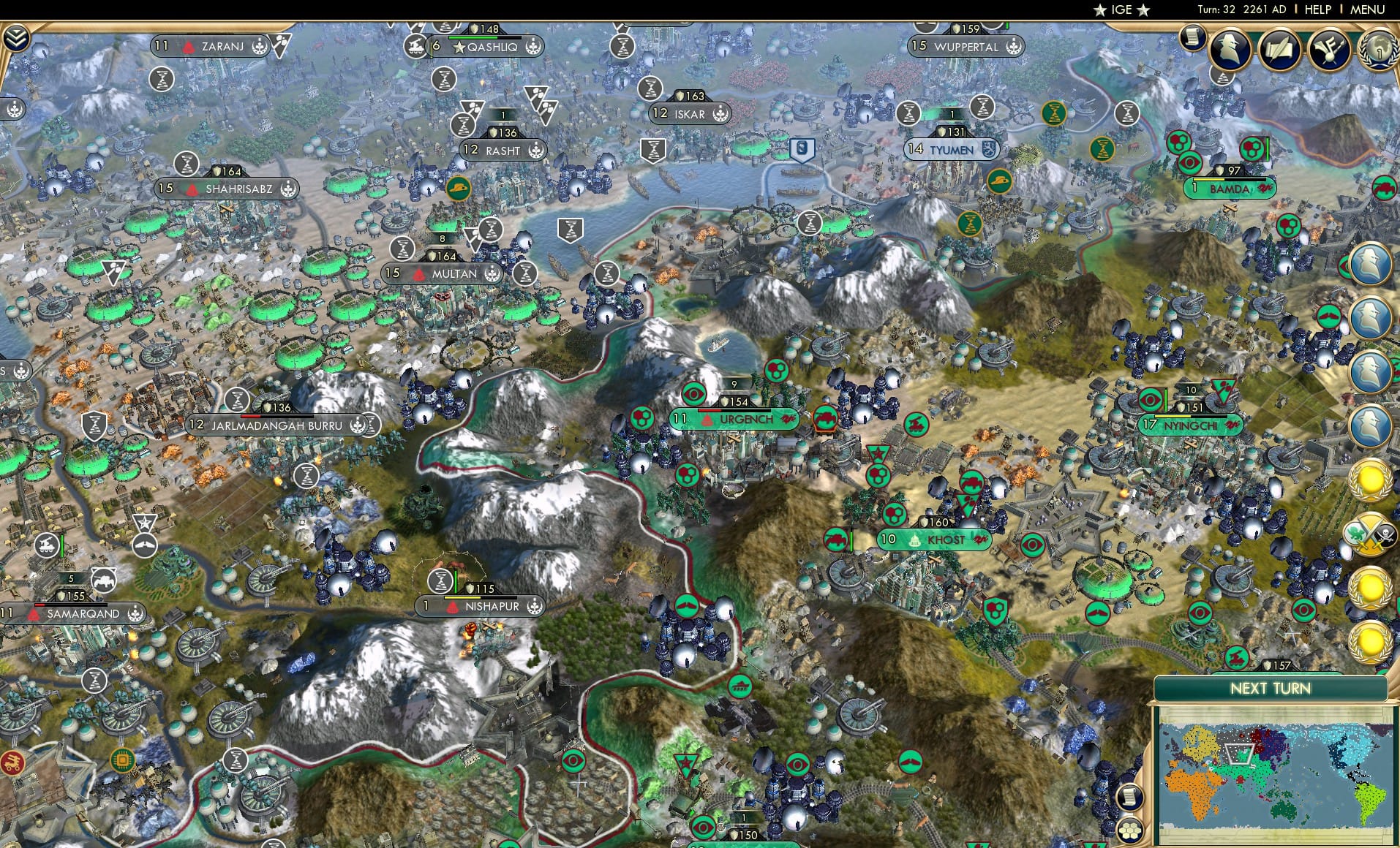Click the pirate-flag notification icon

click(x=1385, y=534)
